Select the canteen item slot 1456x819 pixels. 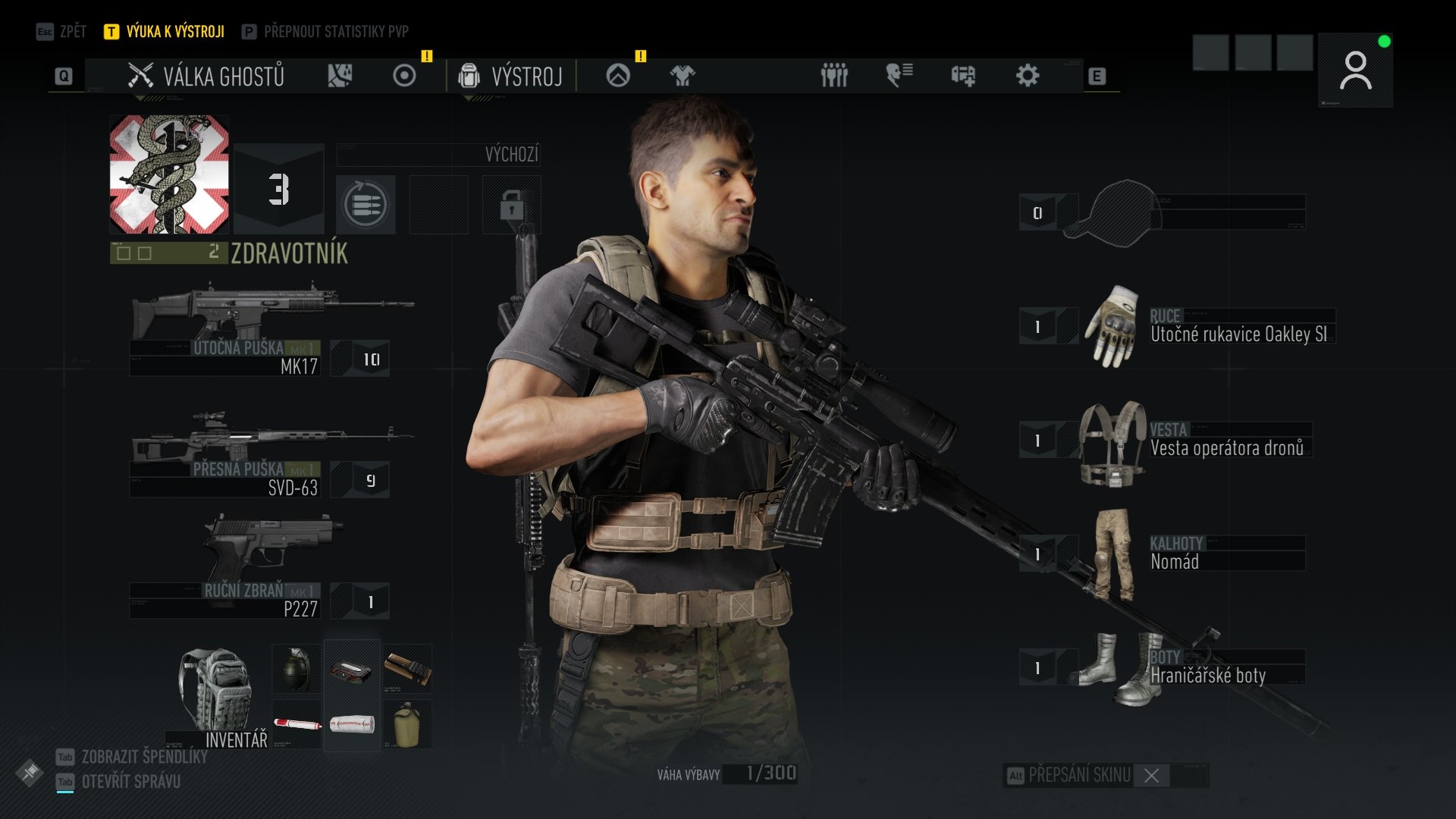click(x=407, y=725)
